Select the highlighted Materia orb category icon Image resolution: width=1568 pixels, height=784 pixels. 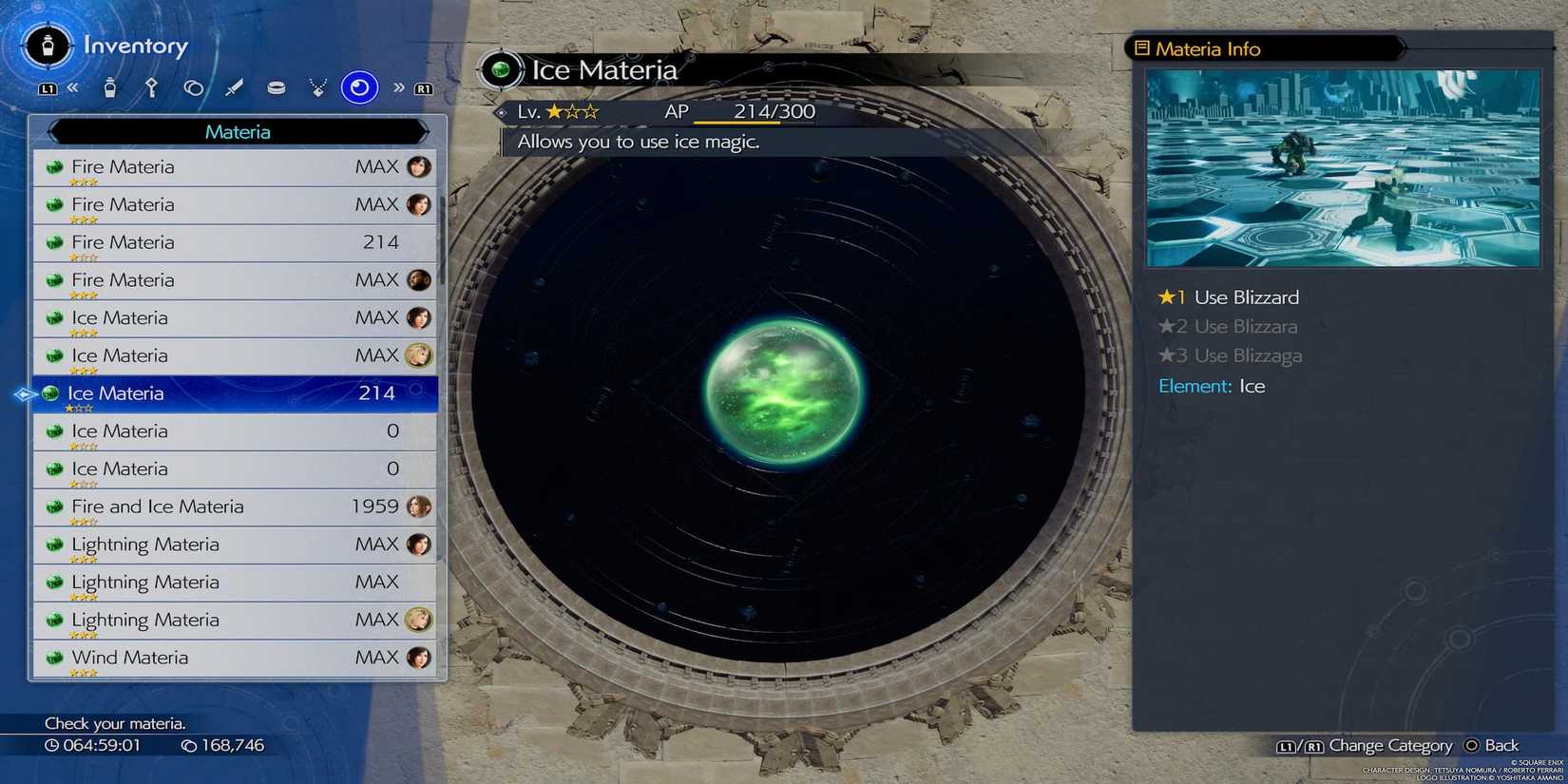click(358, 87)
